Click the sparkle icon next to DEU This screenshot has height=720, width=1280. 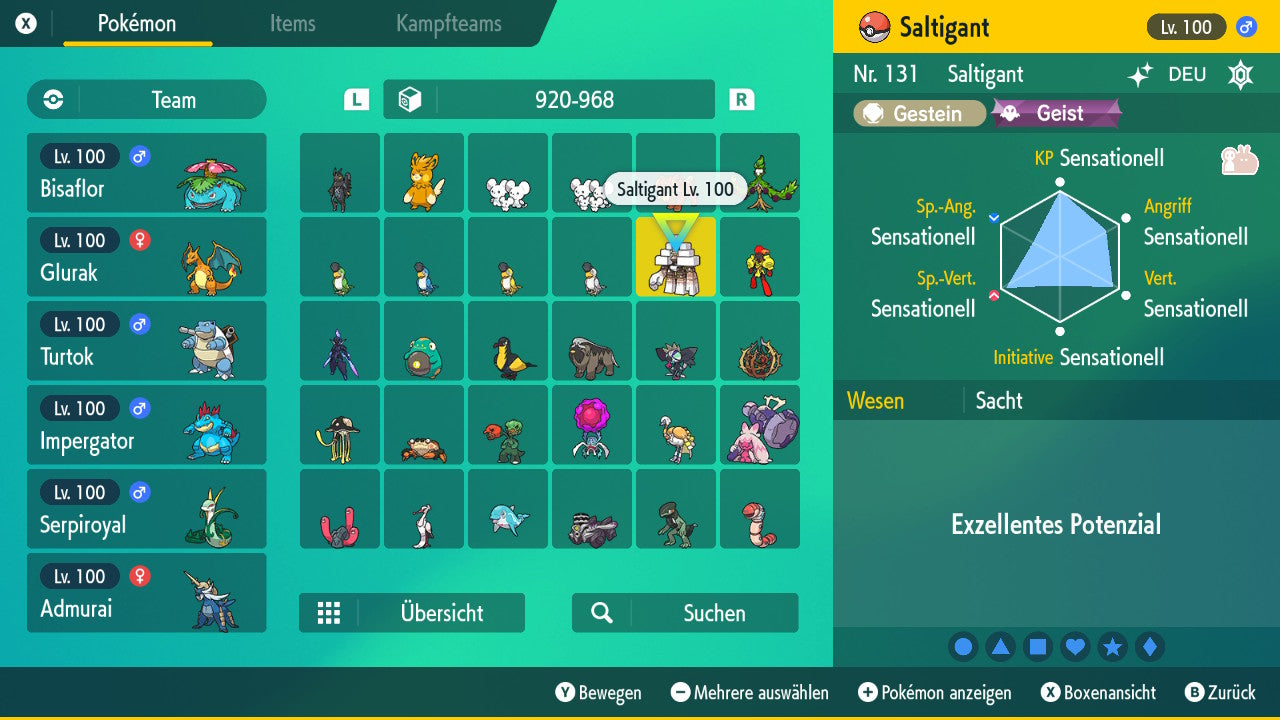click(x=1139, y=74)
